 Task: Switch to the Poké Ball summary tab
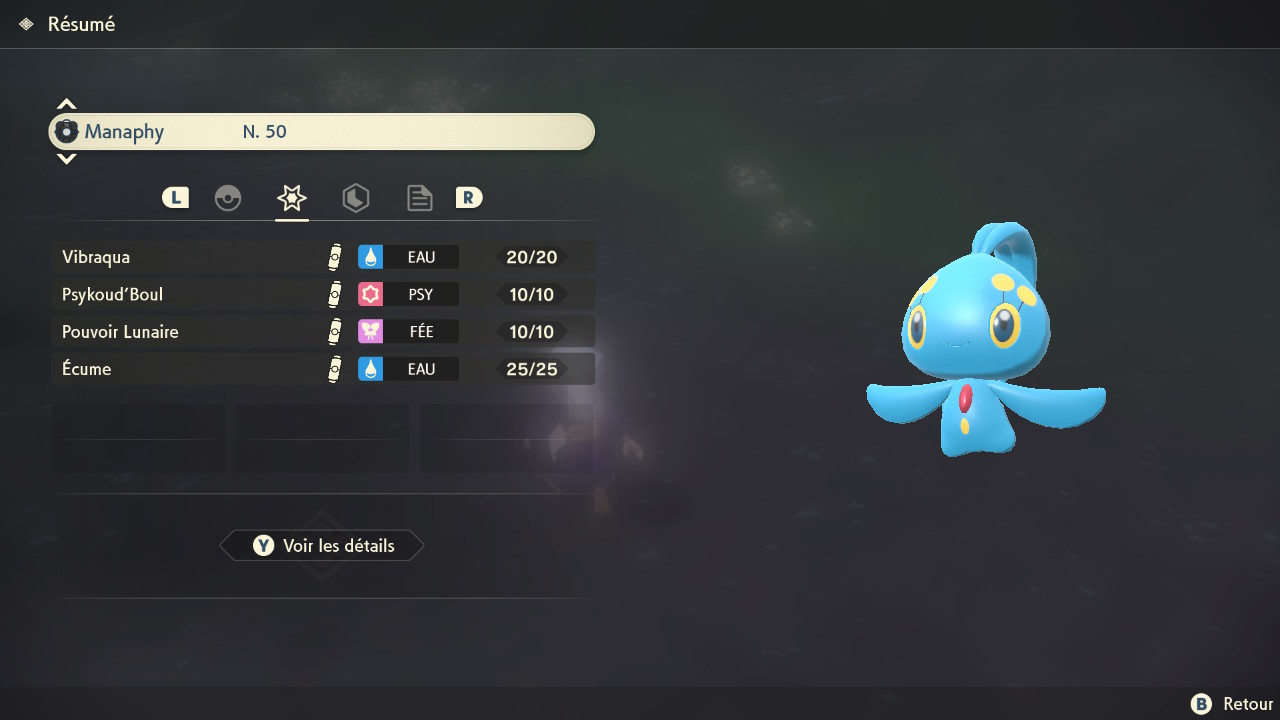point(228,198)
